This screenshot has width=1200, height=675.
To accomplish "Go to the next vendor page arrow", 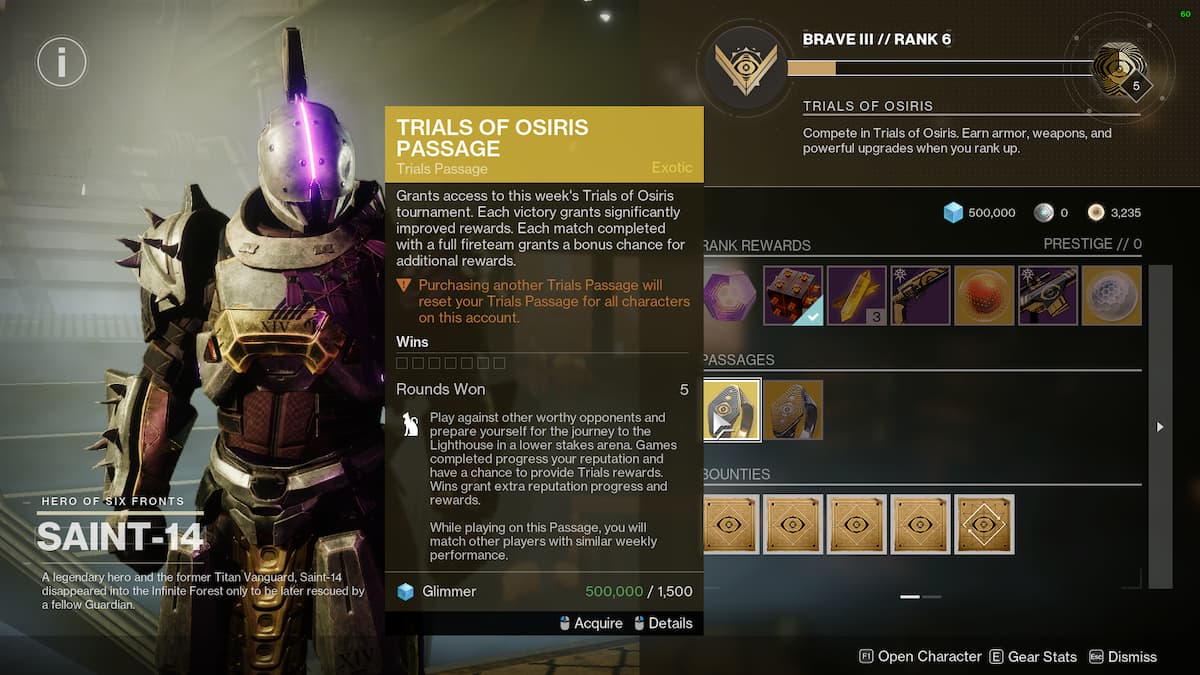I will tap(1160, 427).
